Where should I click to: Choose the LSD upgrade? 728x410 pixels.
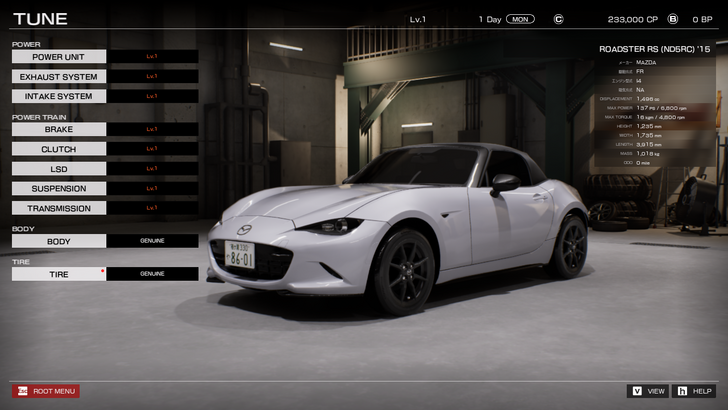59,169
